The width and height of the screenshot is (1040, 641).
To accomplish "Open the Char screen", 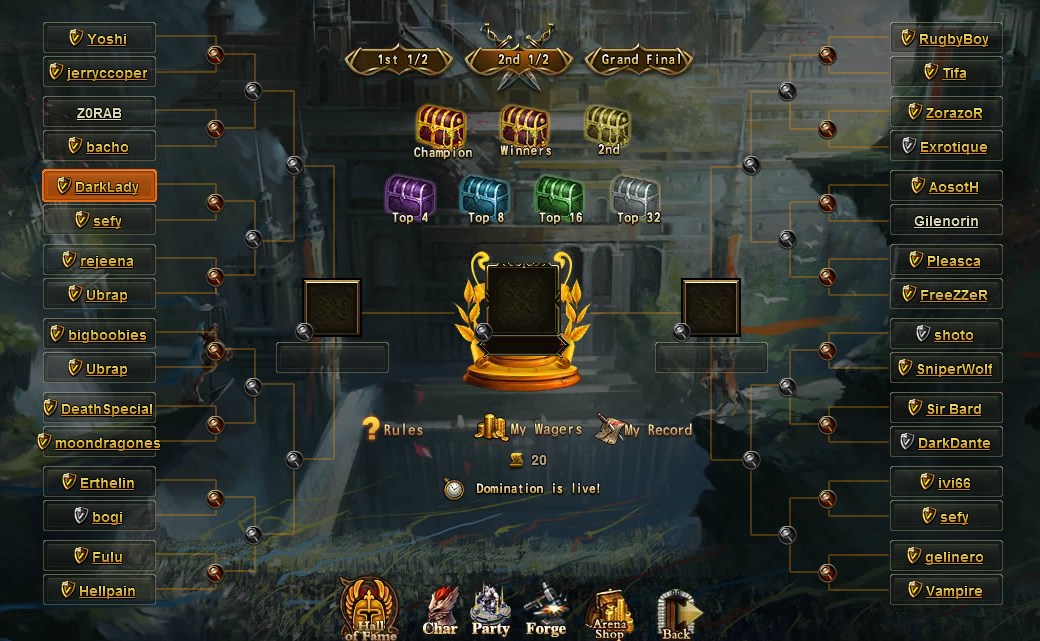I will coord(440,611).
